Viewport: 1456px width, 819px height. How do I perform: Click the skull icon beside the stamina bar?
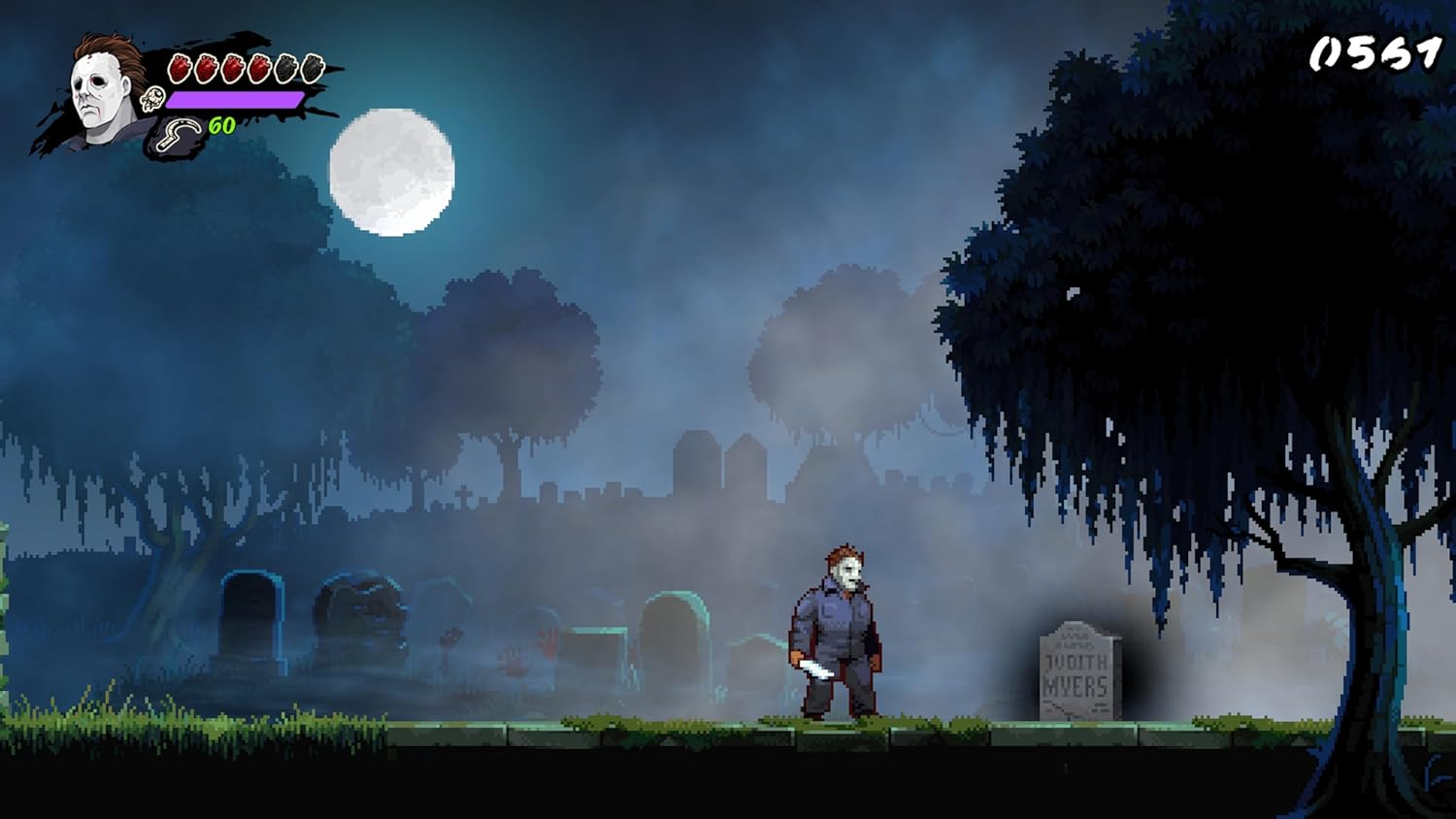(153, 98)
